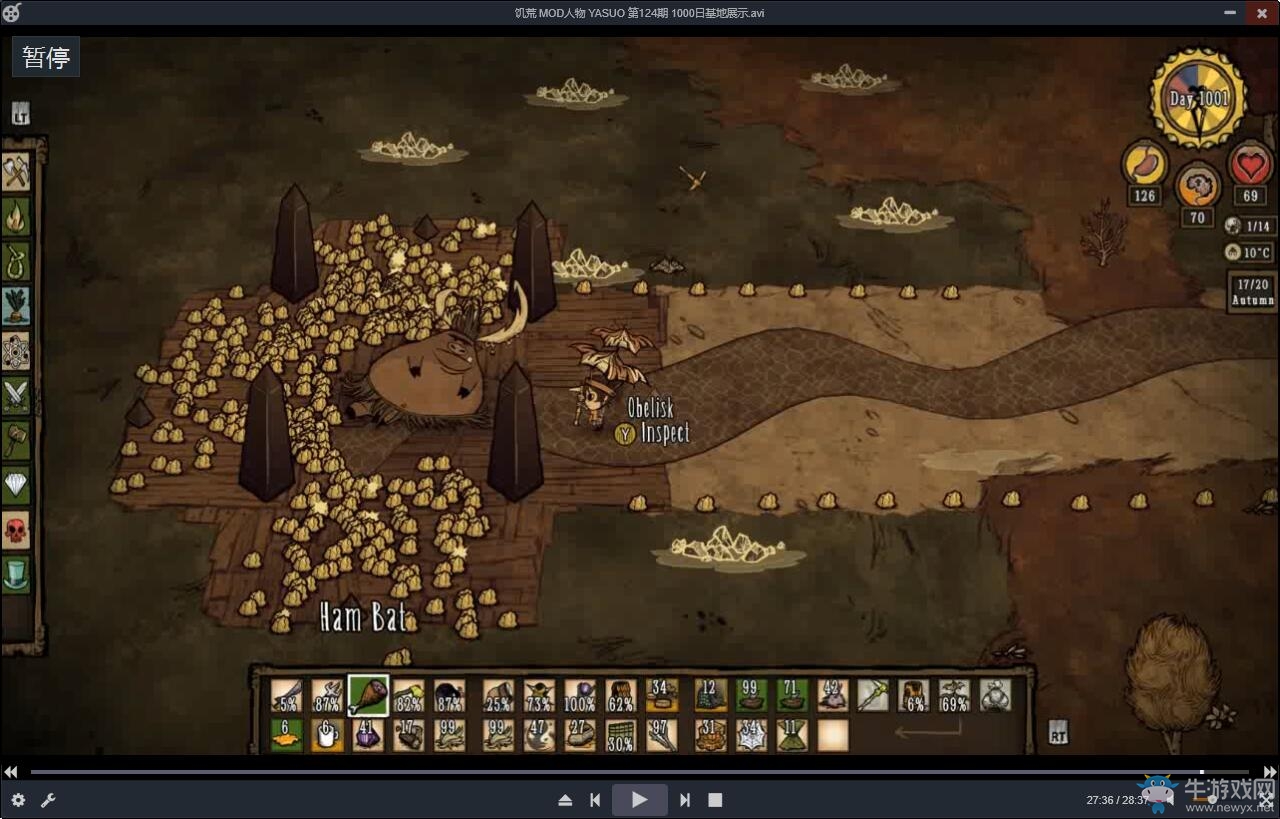Open the Fire crafting tab
This screenshot has width=1280, height=819.
tap(17, 216)
